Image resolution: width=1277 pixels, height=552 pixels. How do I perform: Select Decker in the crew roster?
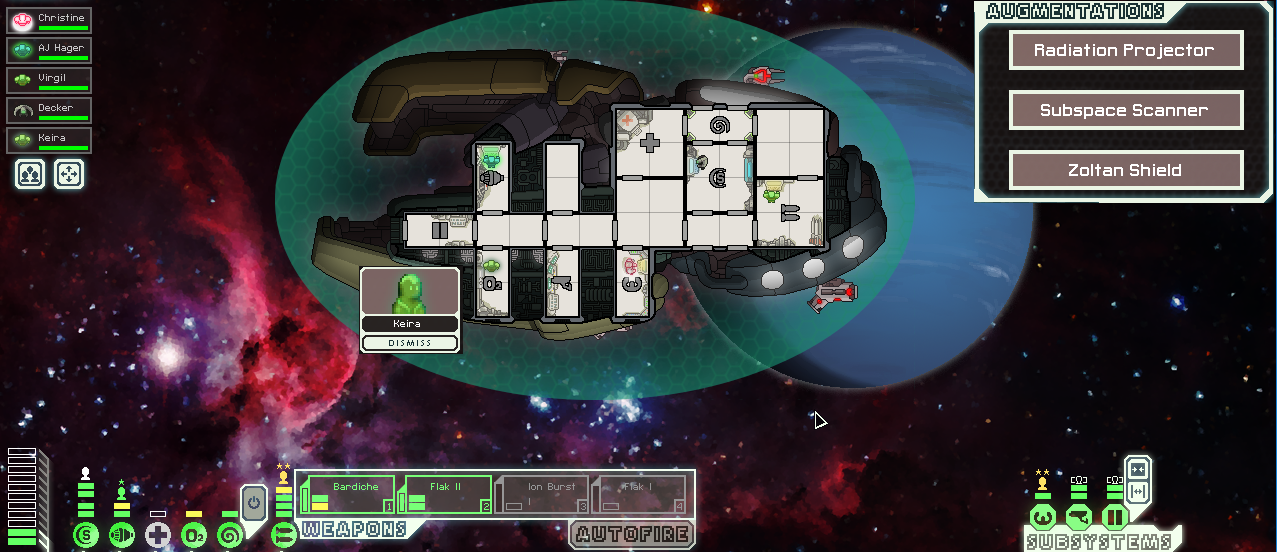[49, 110]
